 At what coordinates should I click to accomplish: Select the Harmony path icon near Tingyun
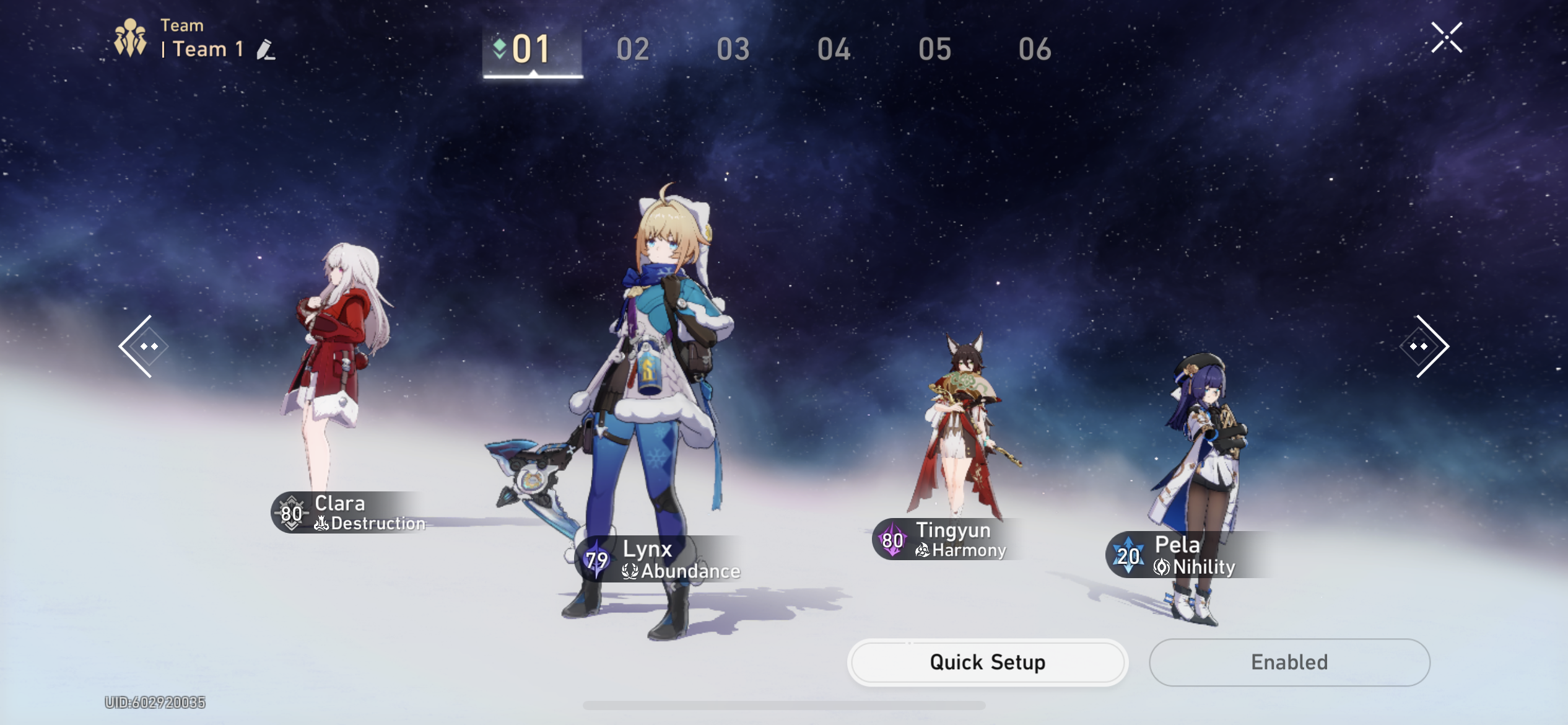click(x=922, y=549)
